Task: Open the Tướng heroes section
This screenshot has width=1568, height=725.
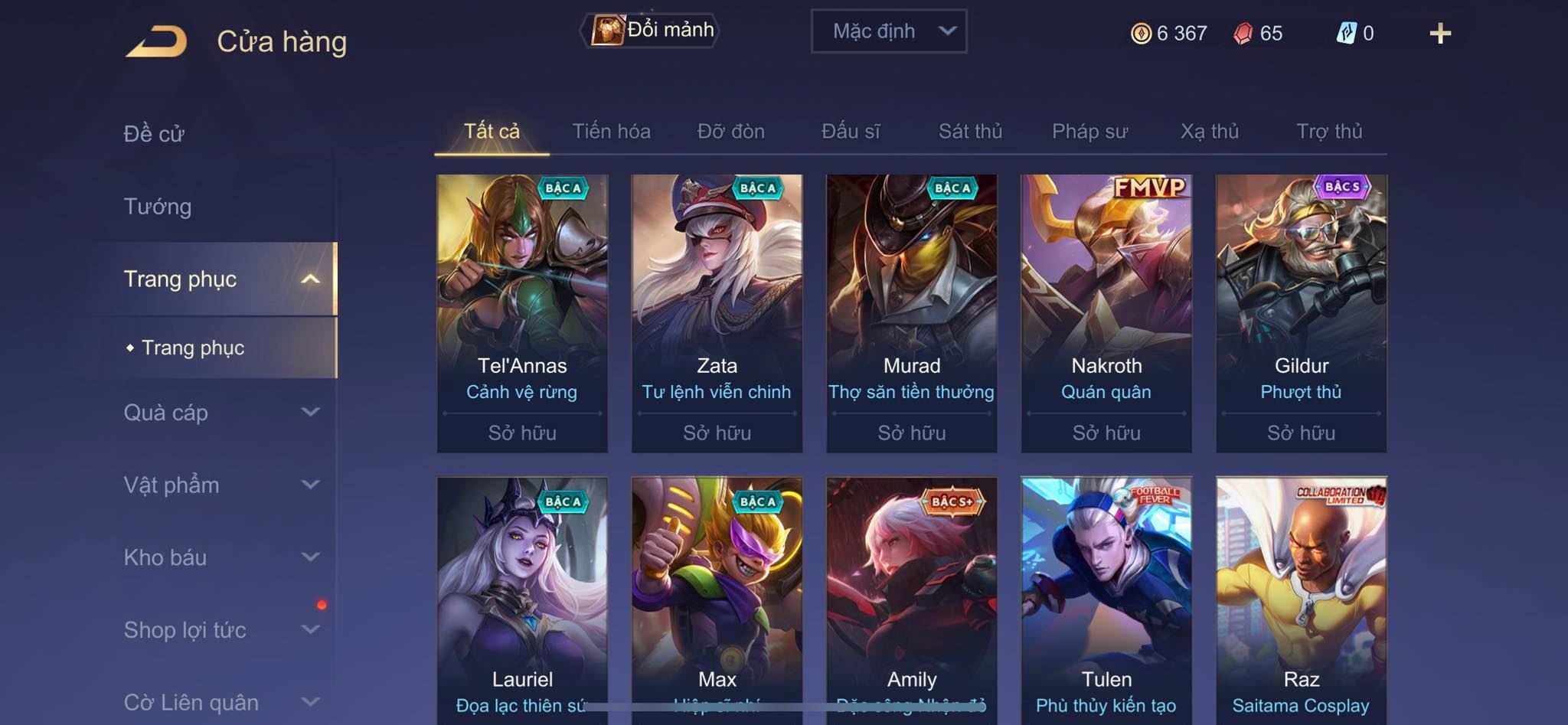Action: coord(158,207)
